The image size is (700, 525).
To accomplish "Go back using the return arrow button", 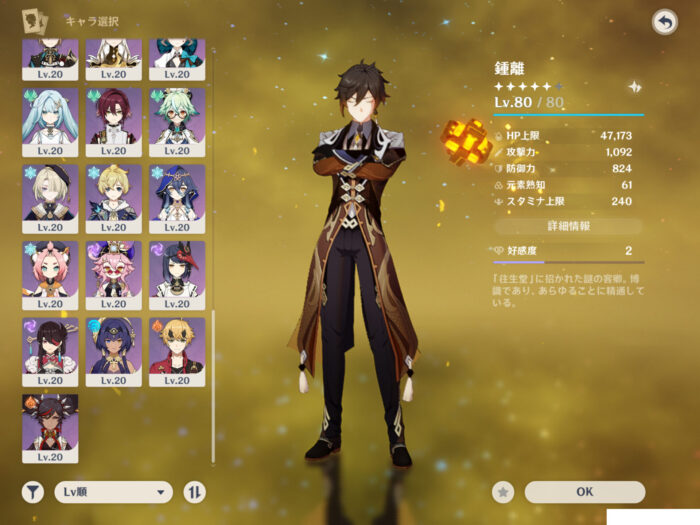I will point(664,22).
